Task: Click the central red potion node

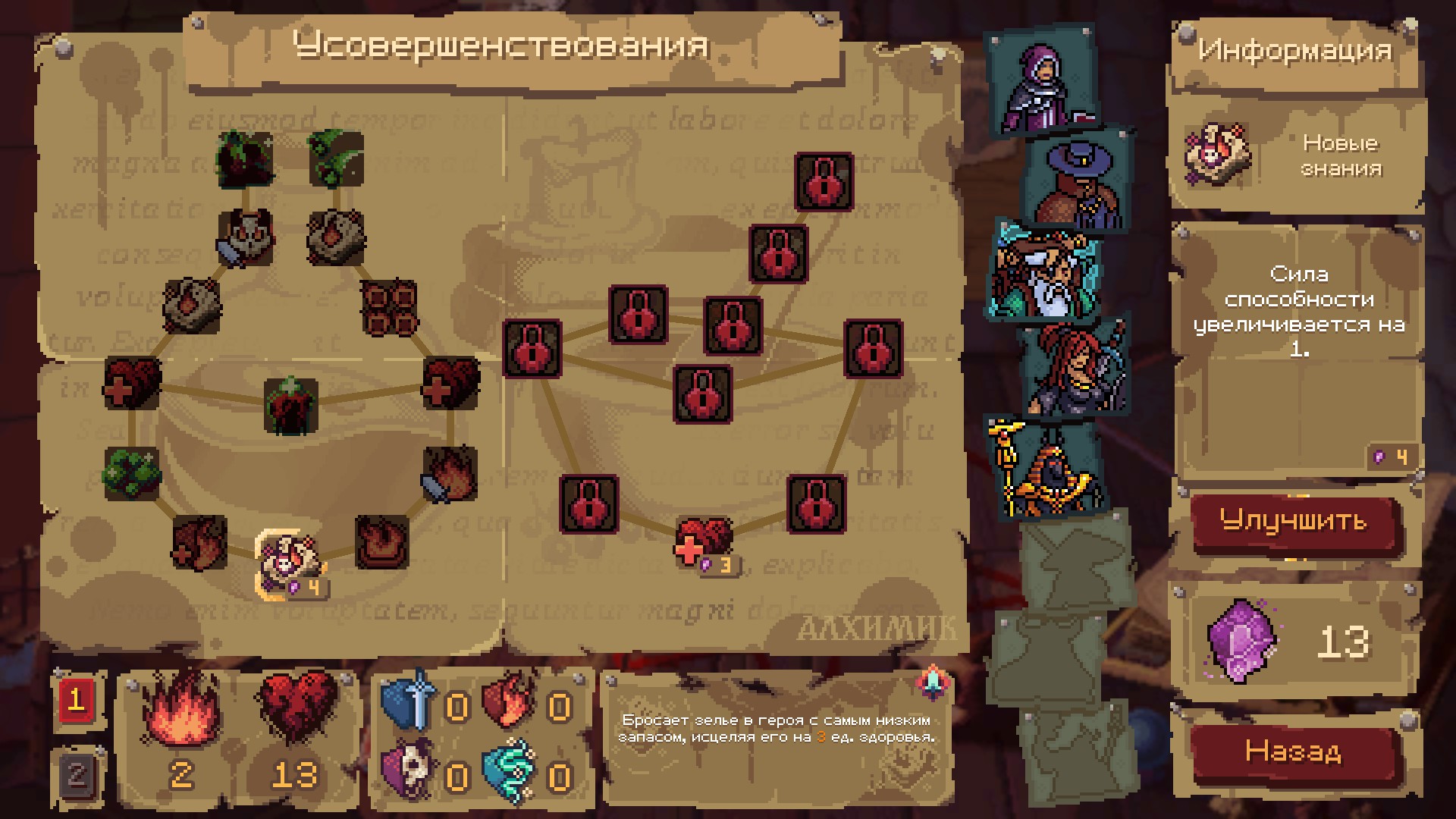Action: [291, 406]
